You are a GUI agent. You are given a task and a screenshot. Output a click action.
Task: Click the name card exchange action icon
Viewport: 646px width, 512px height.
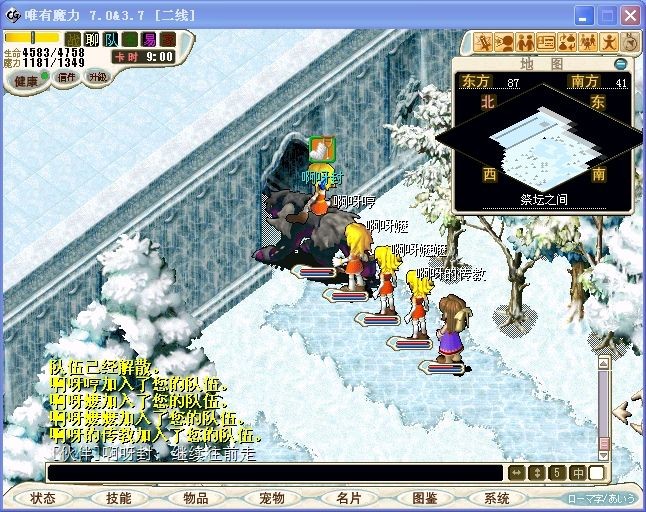point(546,42)
